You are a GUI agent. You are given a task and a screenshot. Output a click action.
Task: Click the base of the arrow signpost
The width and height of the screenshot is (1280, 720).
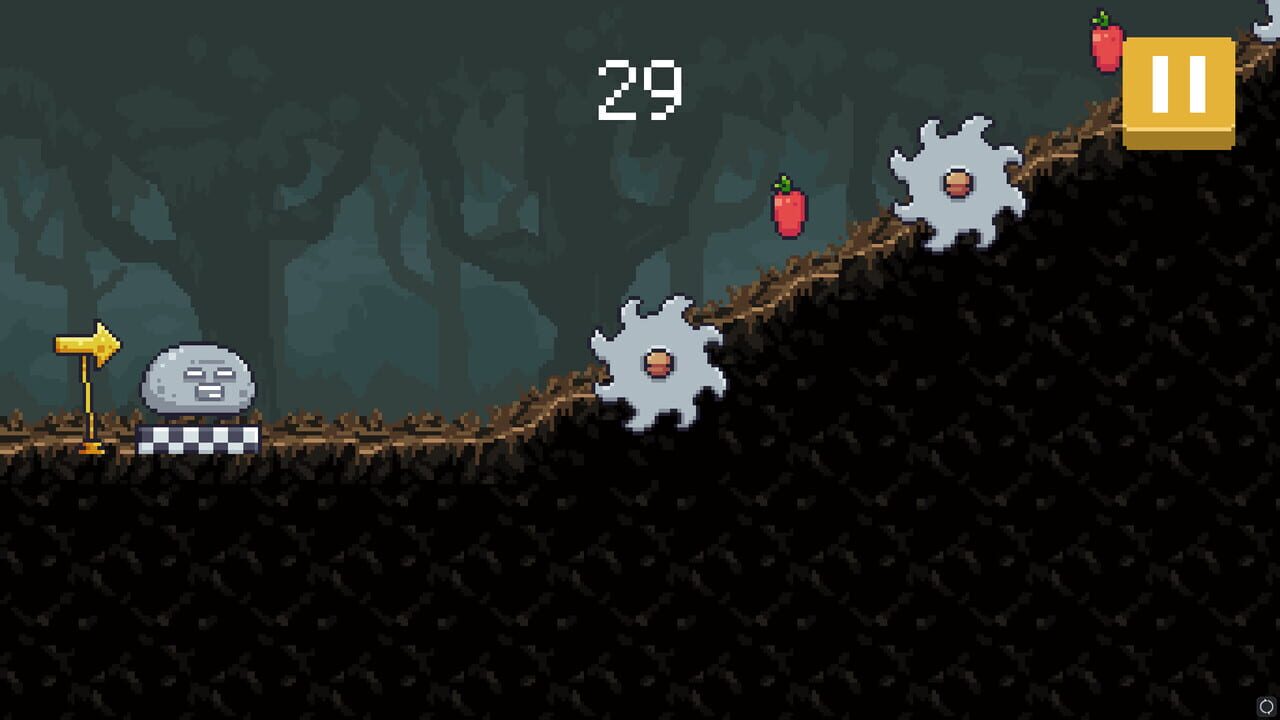pyautogui.click(x=92, y=450)
